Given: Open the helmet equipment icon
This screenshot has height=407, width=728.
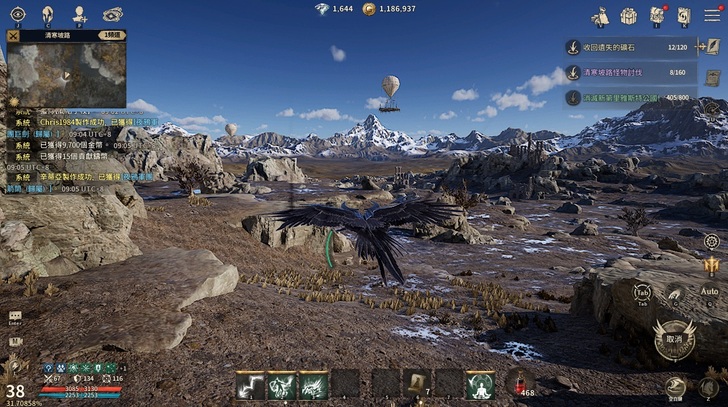Looking at the screenshot, I should (47, 14).
